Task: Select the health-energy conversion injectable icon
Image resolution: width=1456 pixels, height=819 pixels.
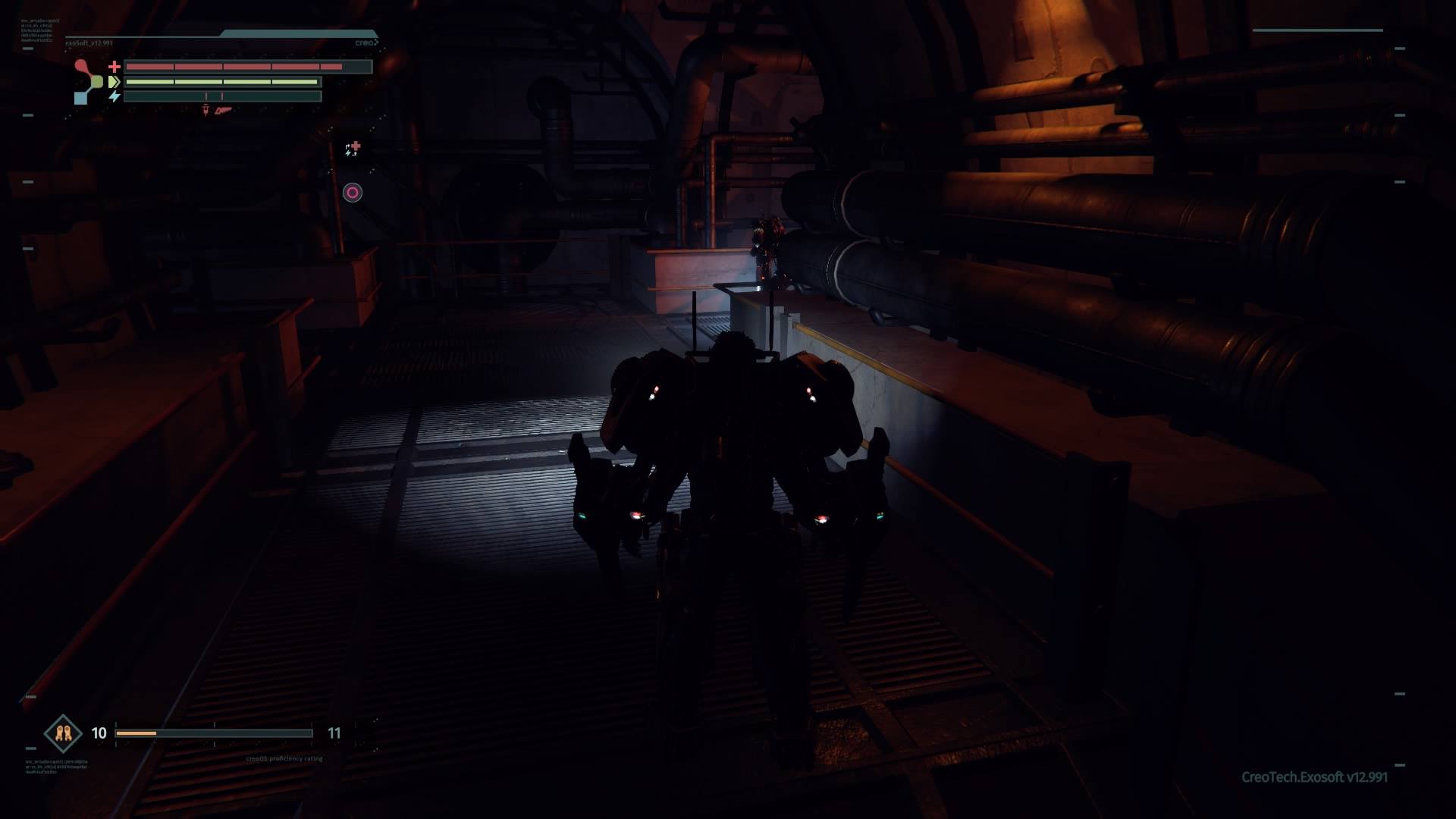Action: 353,149
